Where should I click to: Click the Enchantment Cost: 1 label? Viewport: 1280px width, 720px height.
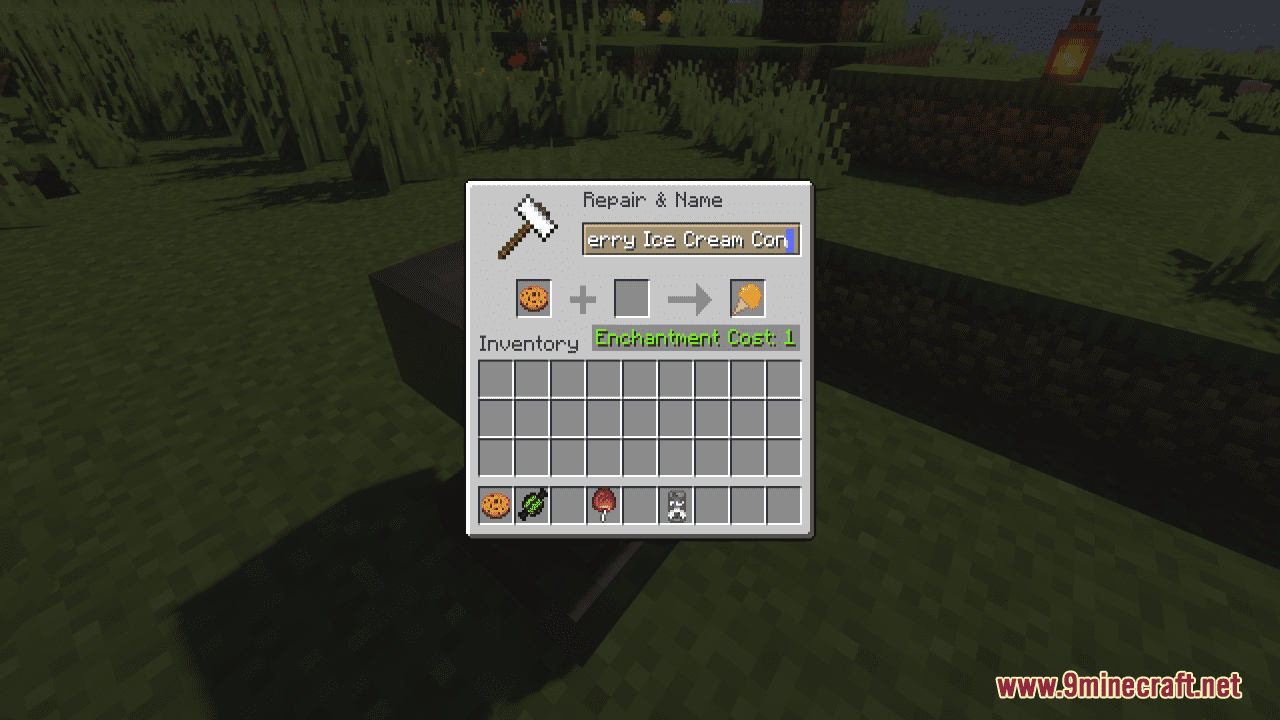point(694,338)
